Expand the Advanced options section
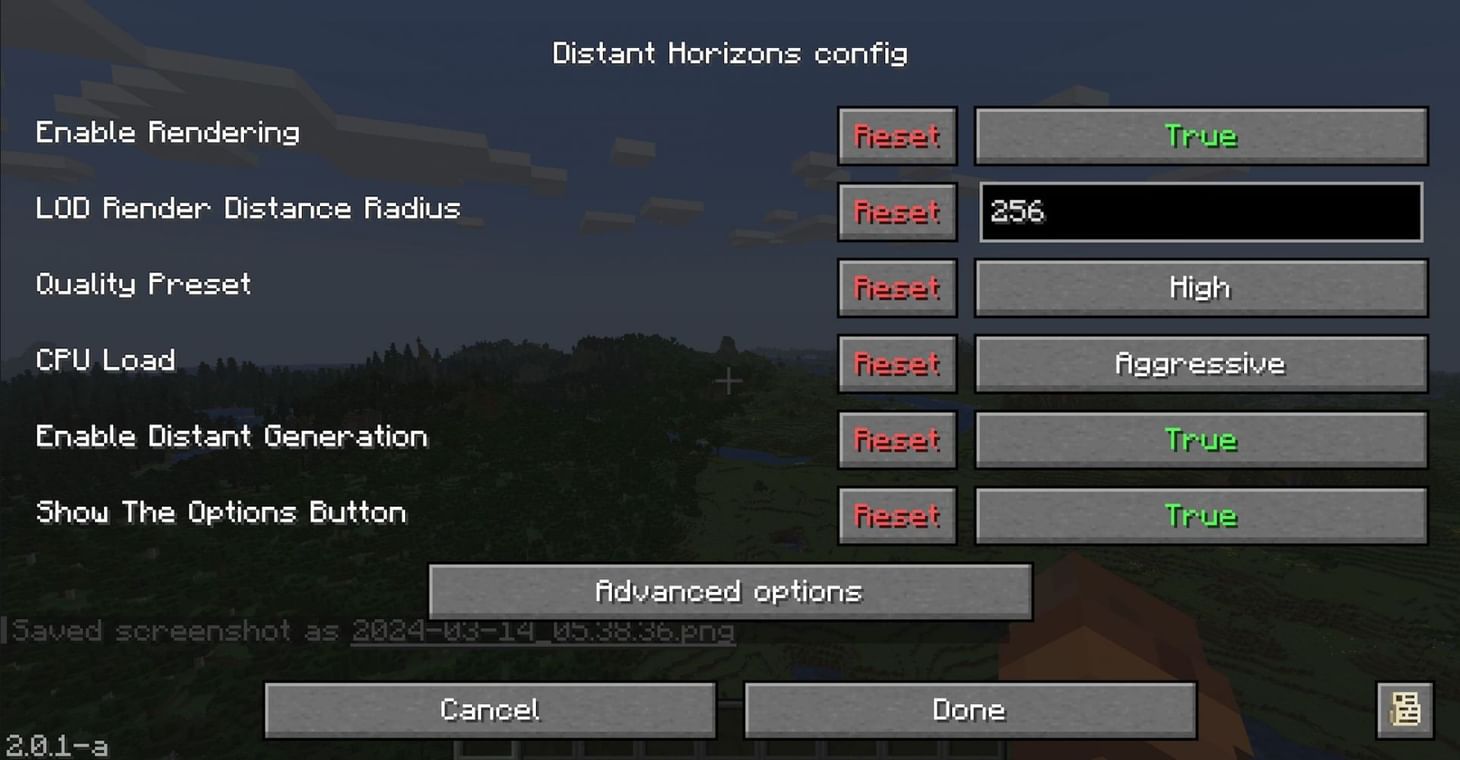Viewport: 1460px width, 760px height. (729, 591)
